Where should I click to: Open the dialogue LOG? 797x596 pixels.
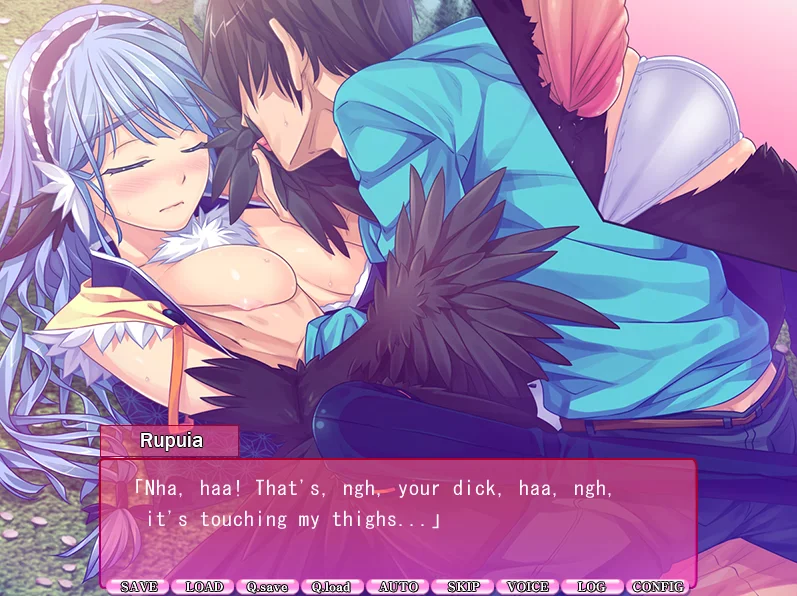coord(593,587)
